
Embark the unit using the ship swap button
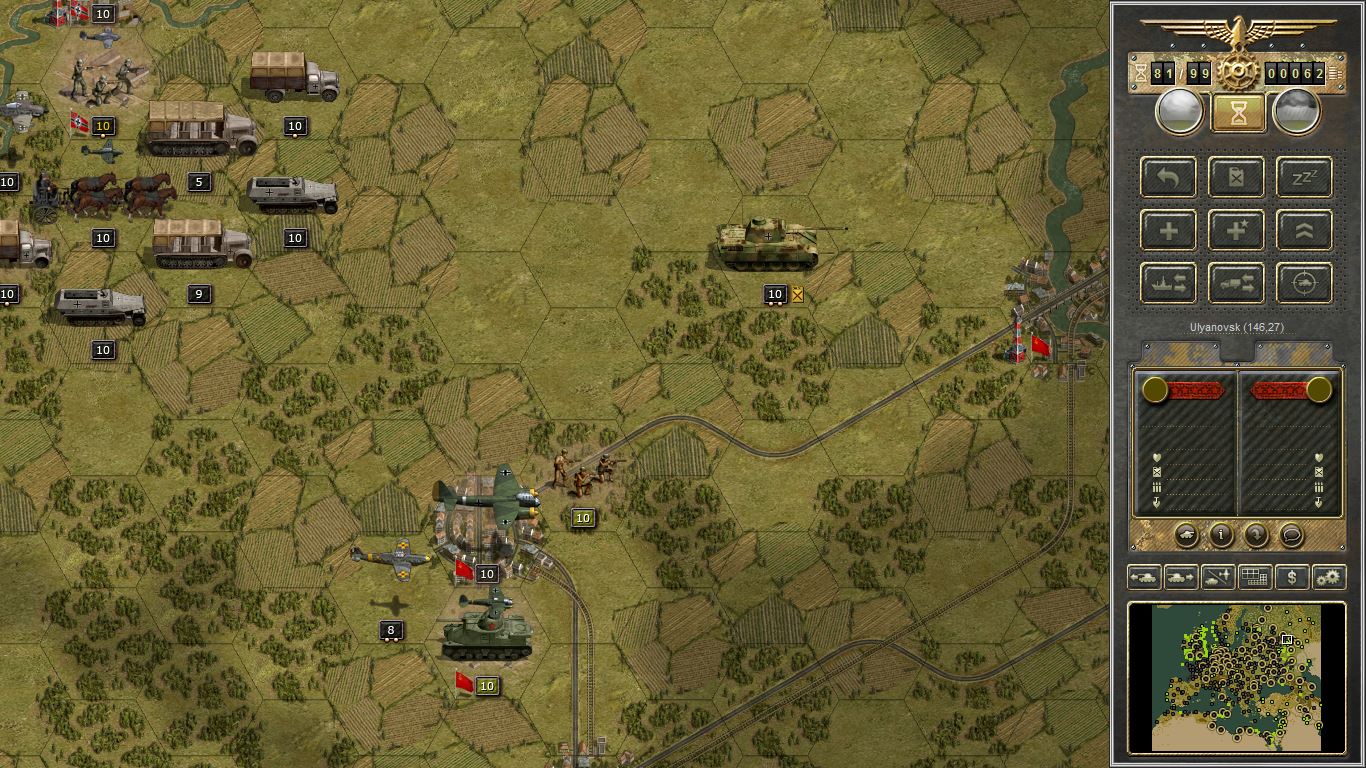1169,283
